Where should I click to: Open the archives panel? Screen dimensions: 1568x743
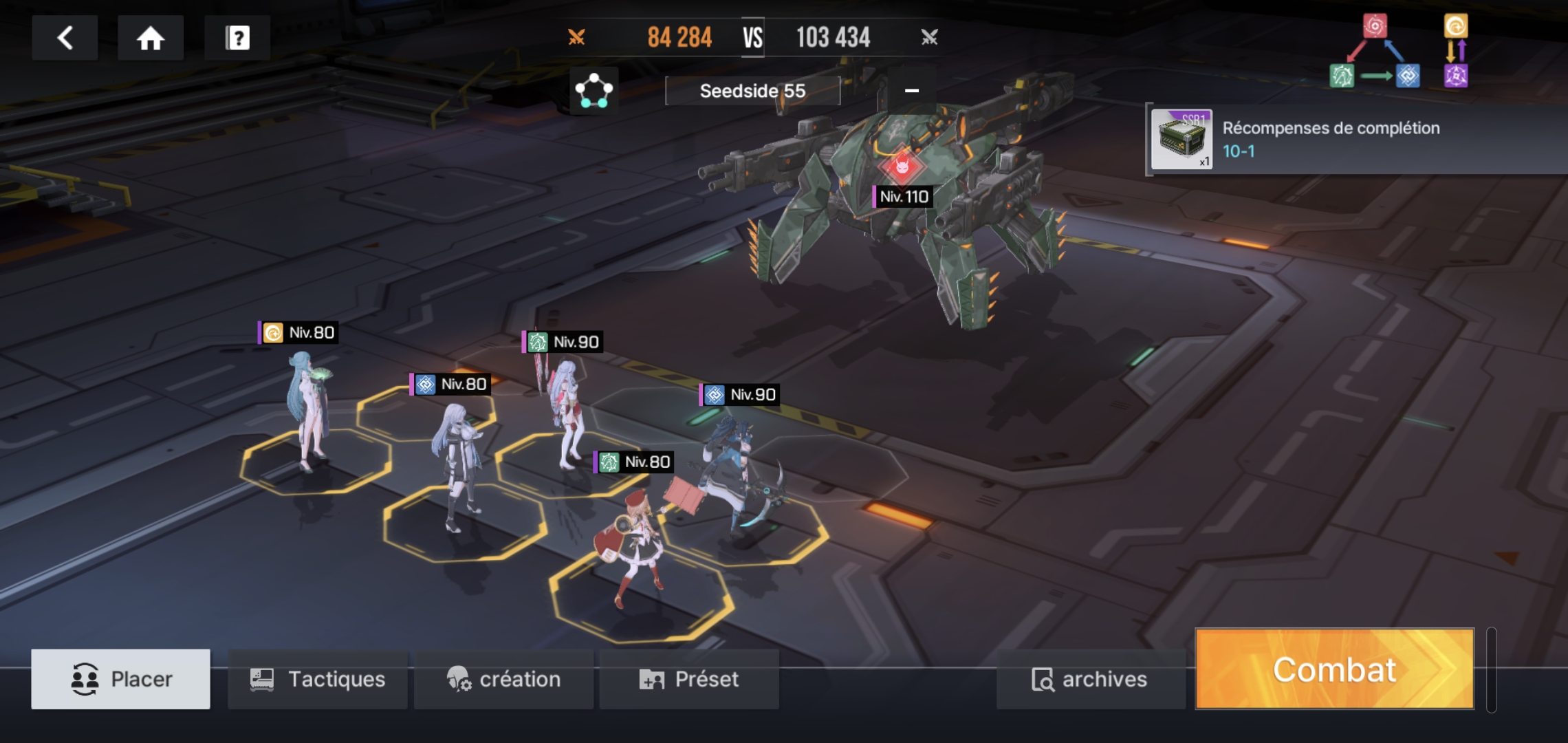(1090, 679)
